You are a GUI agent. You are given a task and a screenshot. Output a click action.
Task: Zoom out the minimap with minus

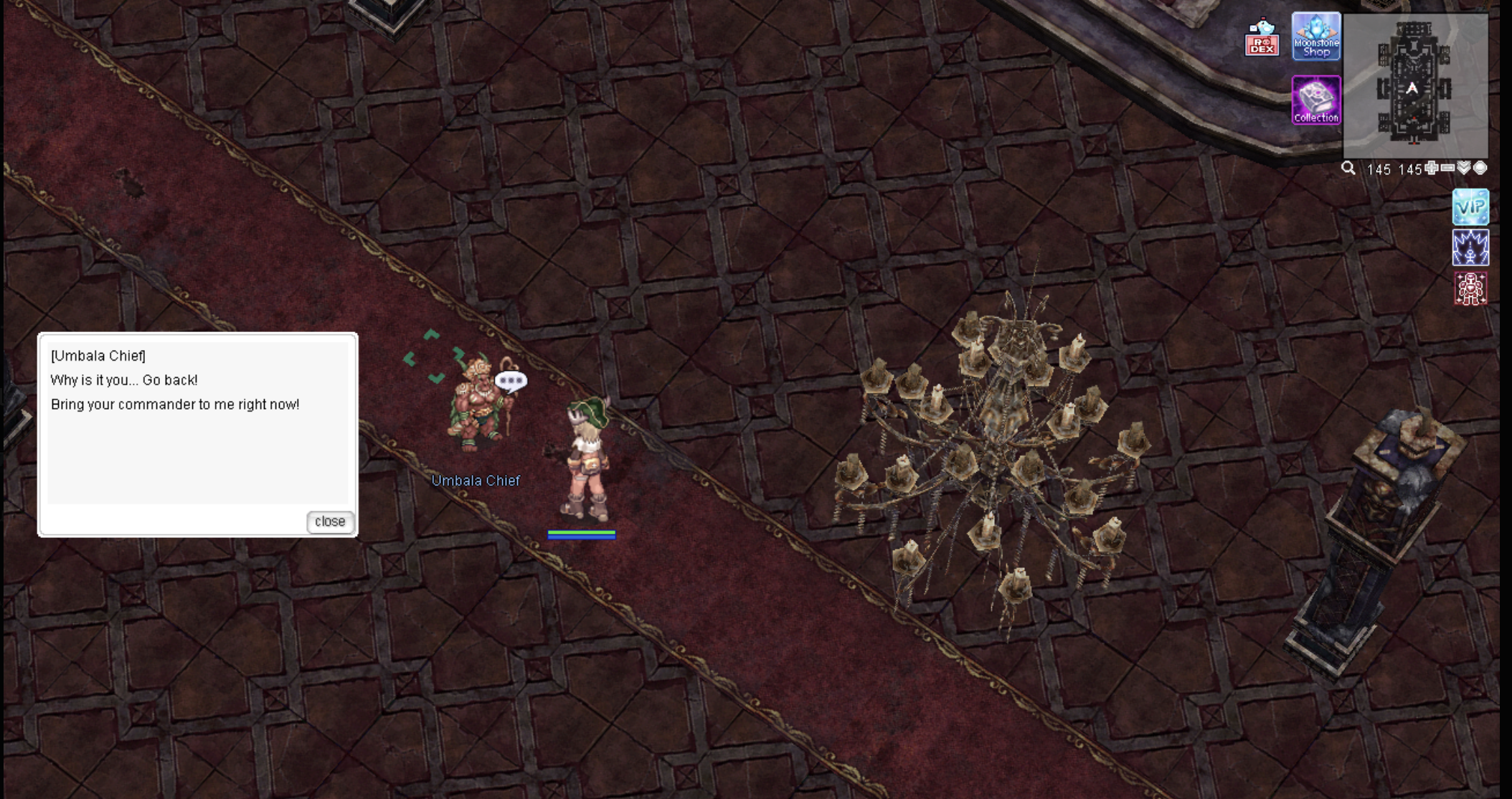1447,168
